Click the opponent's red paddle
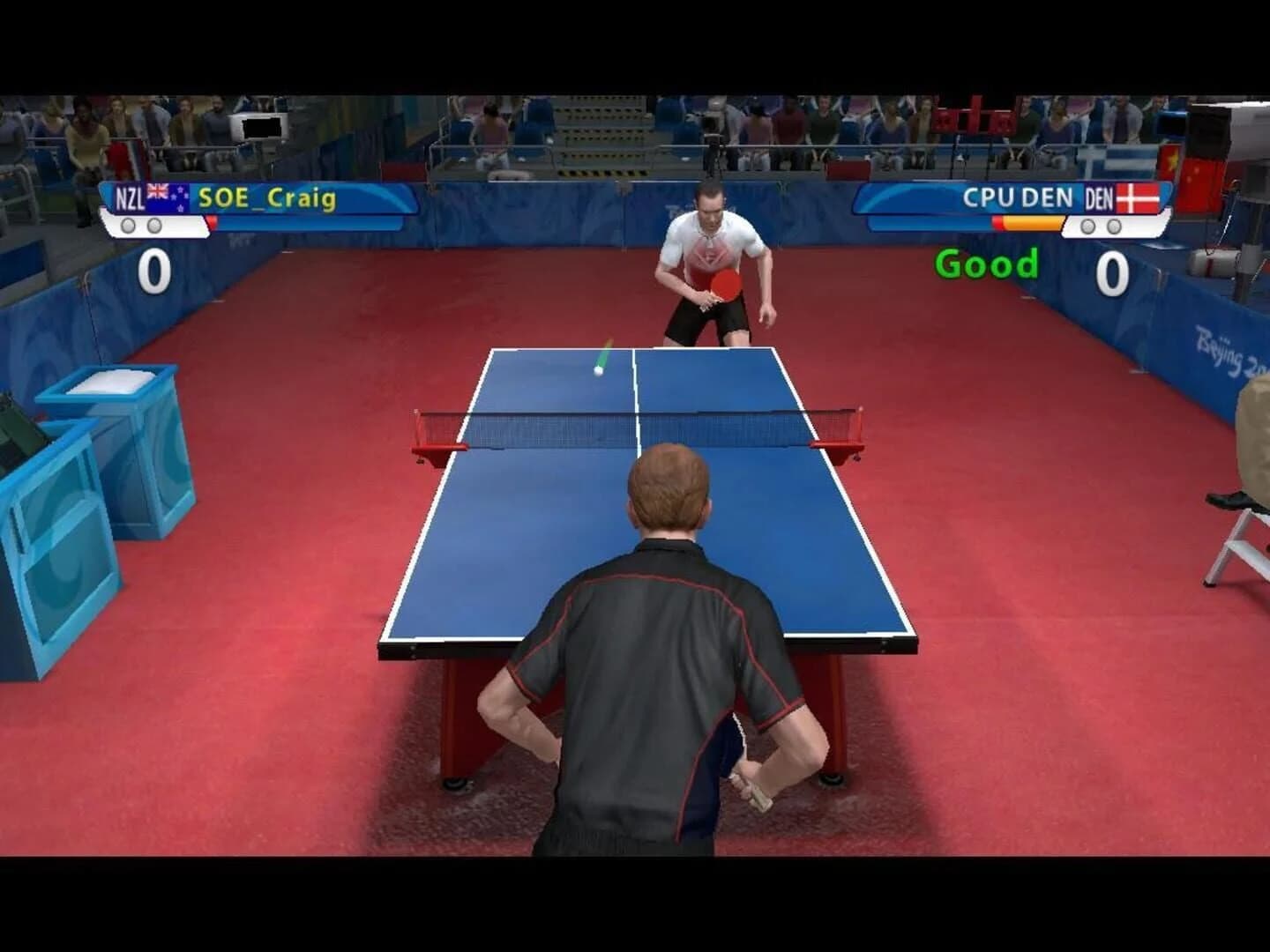The image size is (1270, 952). point(725,284)
